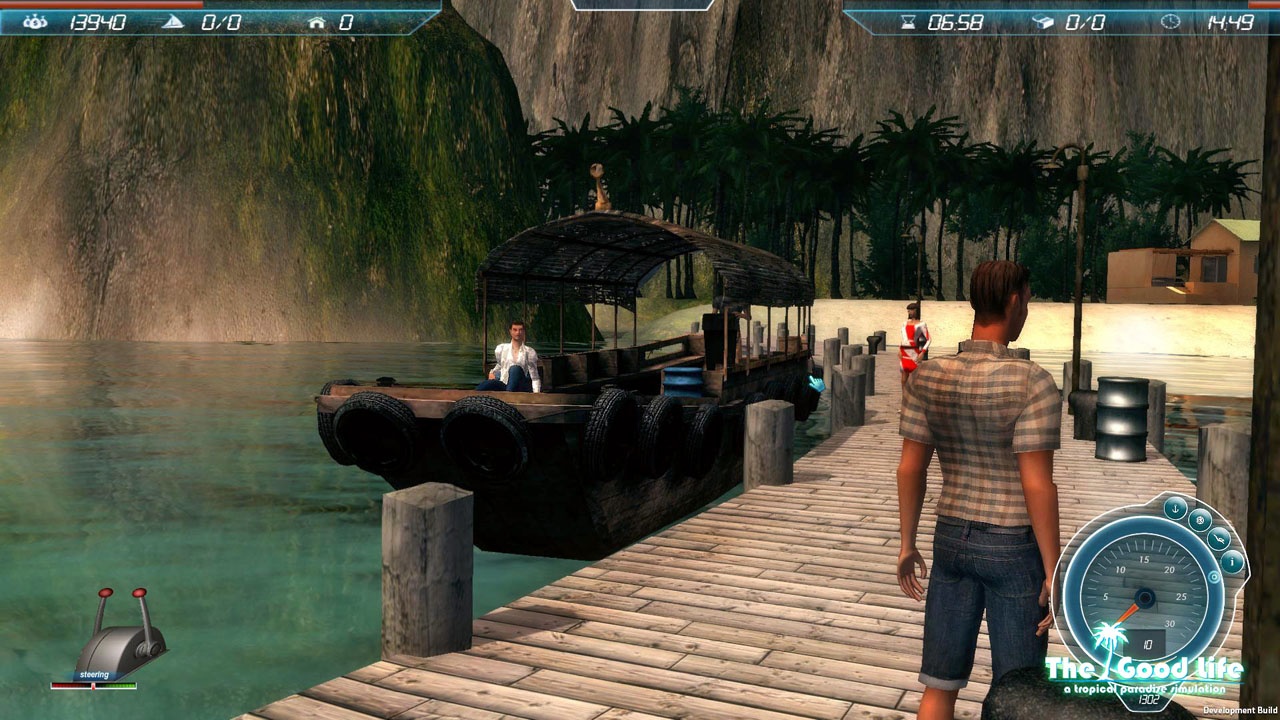Click the ship's wheel icon button
The height and width of the screenshot is (720, 1280).
(1200, 520)
